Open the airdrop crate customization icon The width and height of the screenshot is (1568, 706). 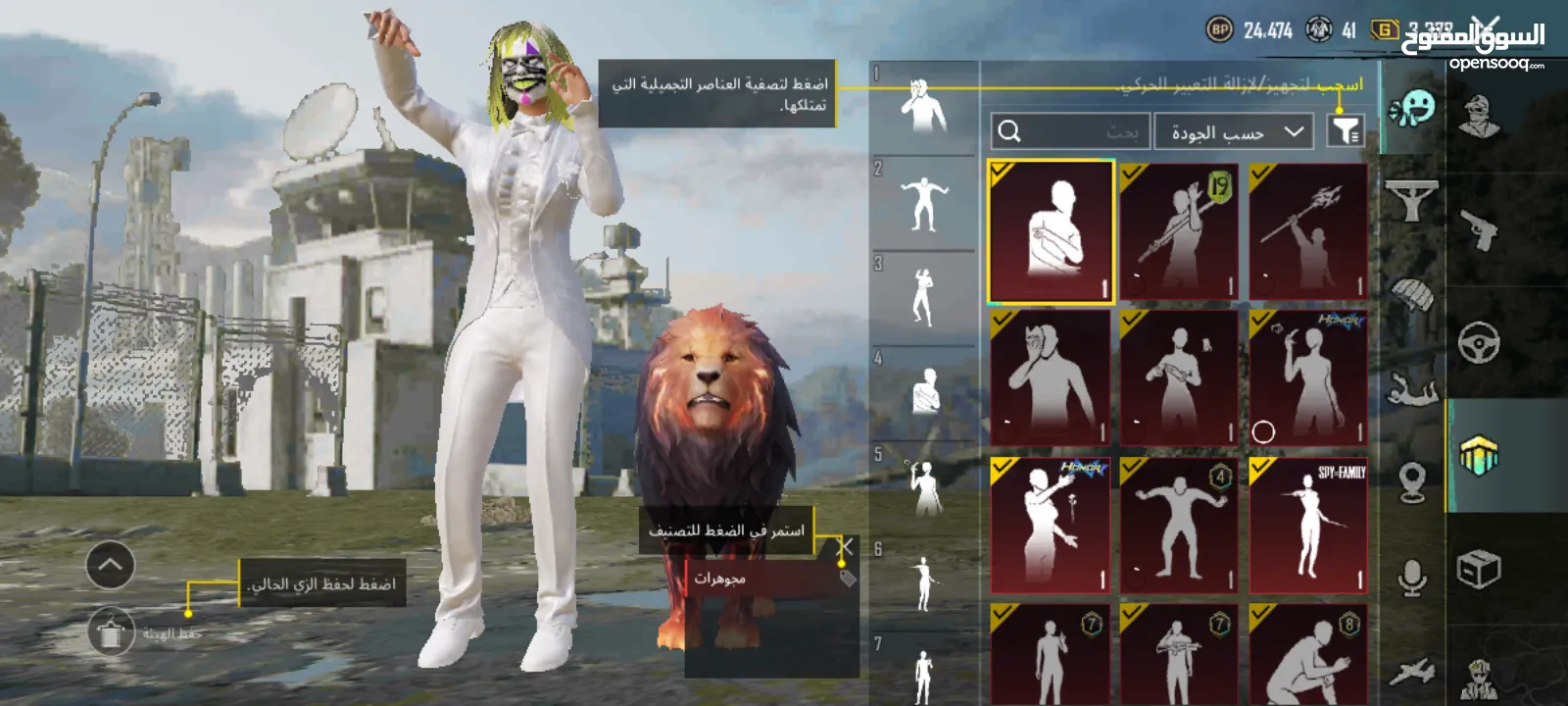point(1478,567)
